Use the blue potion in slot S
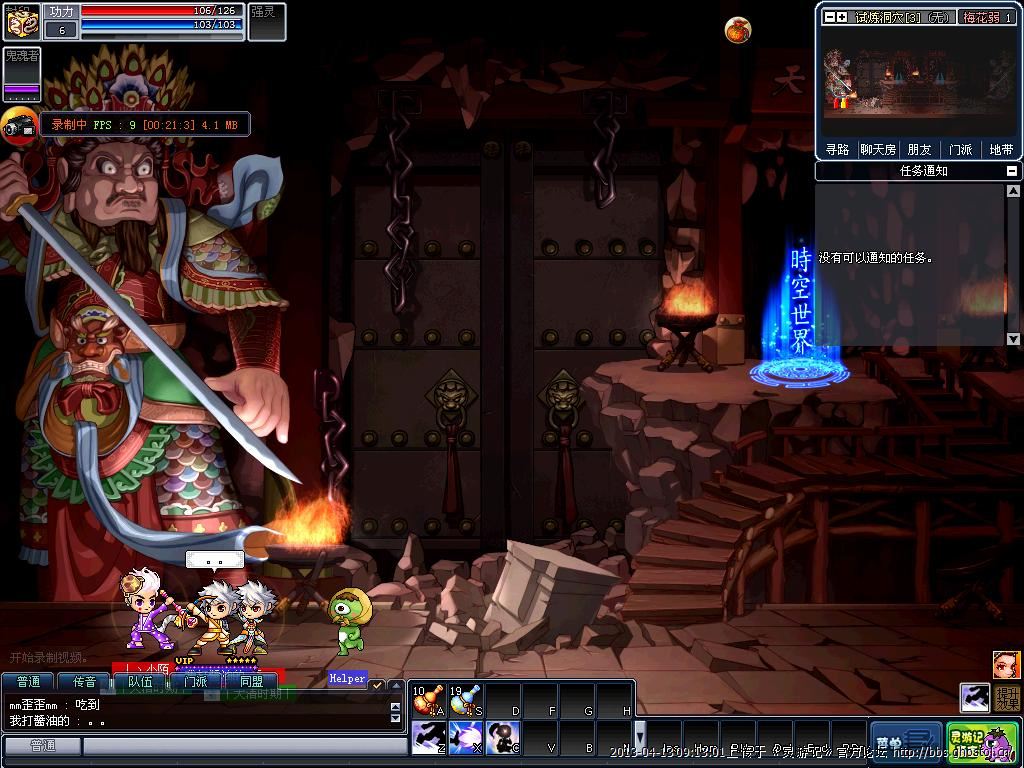Viewport: 1024px width, 768px height. 465,700
